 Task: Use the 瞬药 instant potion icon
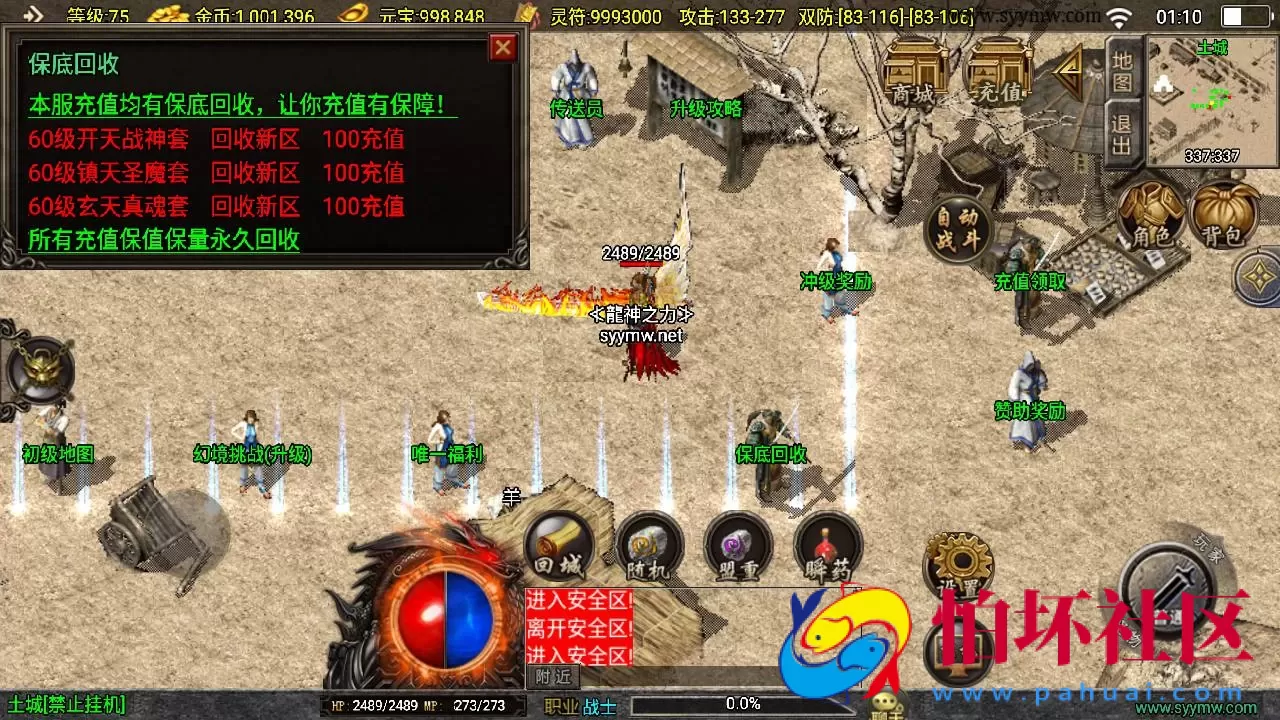826,548
